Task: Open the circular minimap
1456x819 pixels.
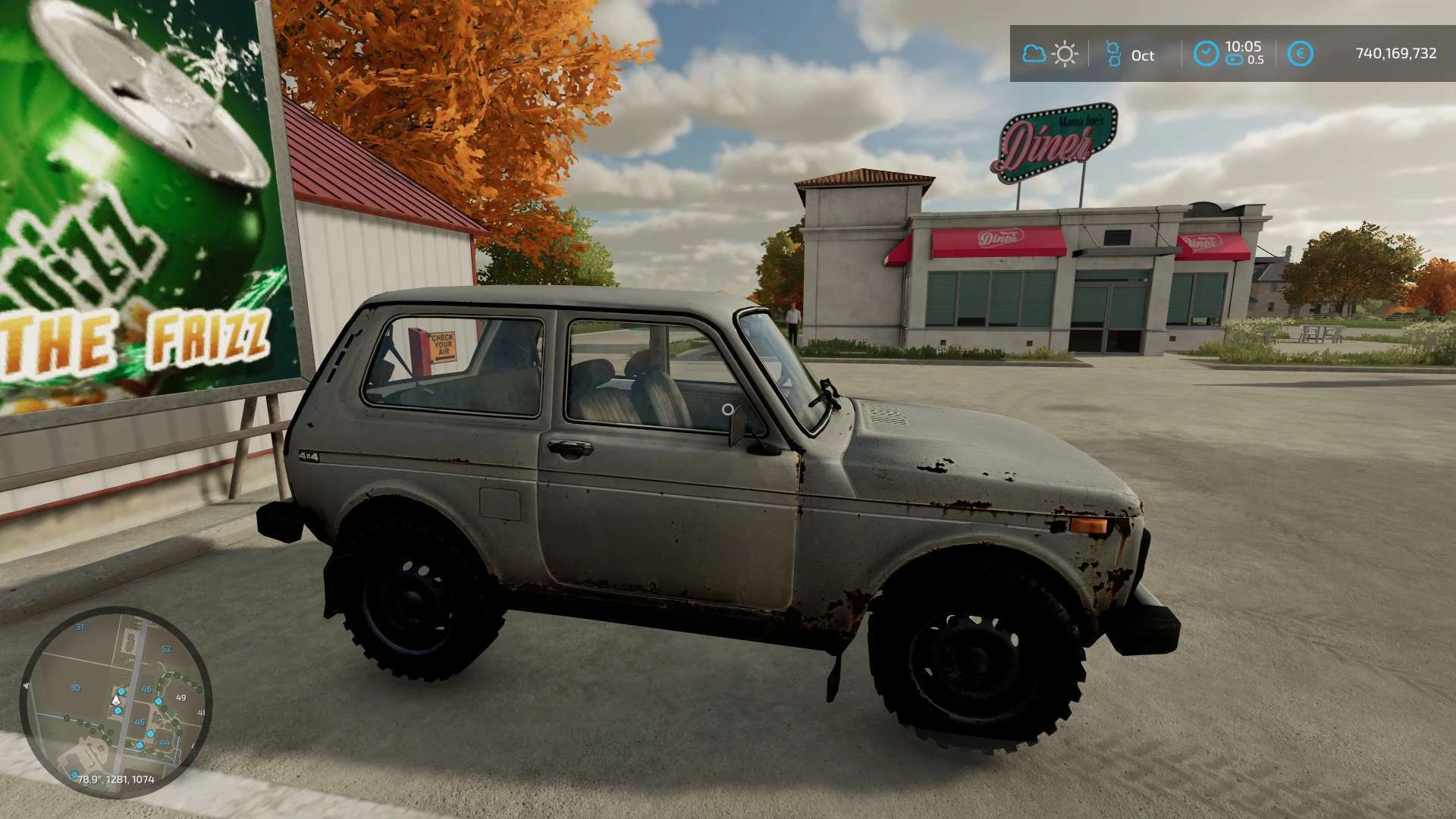Action: 115,701
